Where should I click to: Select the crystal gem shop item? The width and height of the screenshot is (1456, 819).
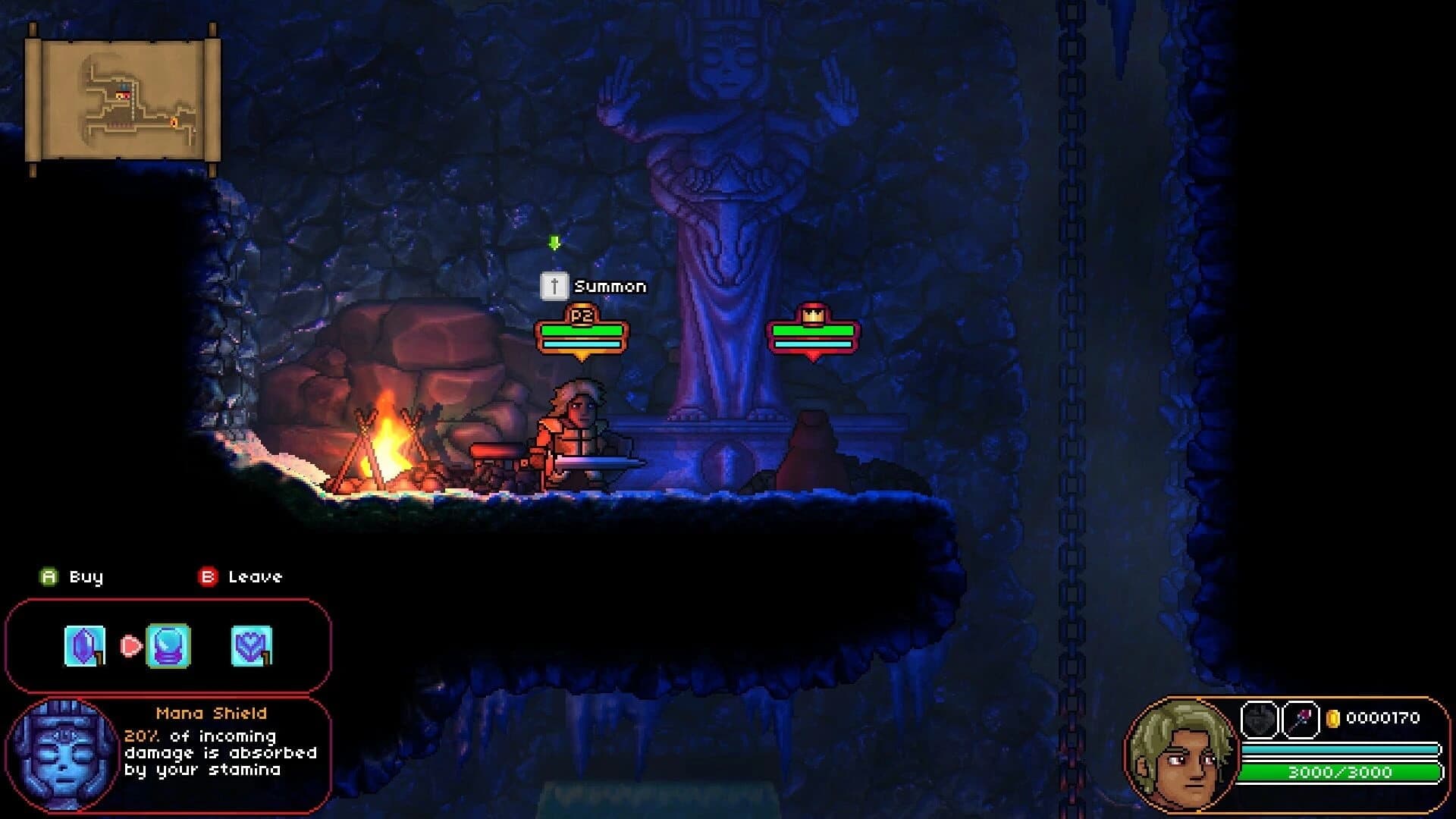83,647
